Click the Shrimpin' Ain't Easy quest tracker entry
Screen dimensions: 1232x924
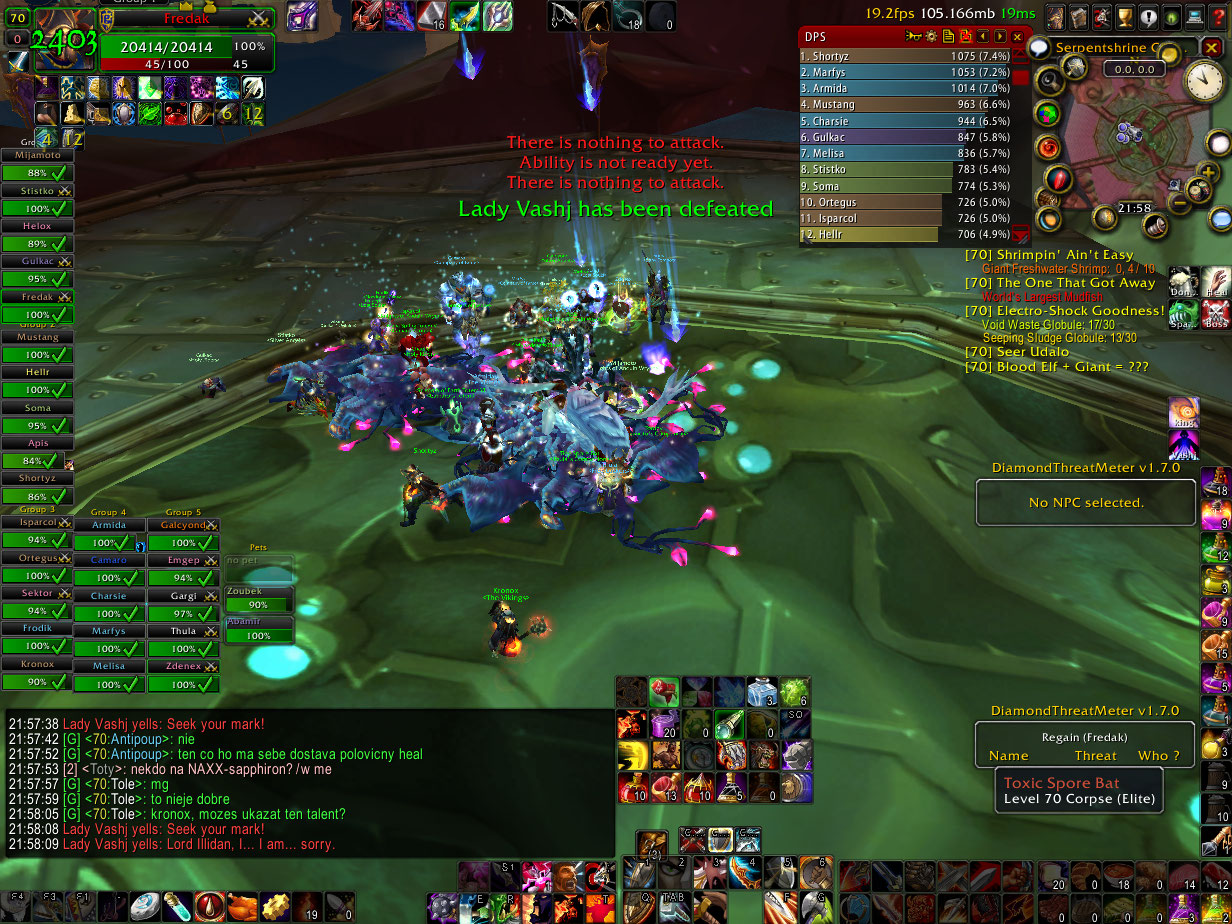point(1049,255)
